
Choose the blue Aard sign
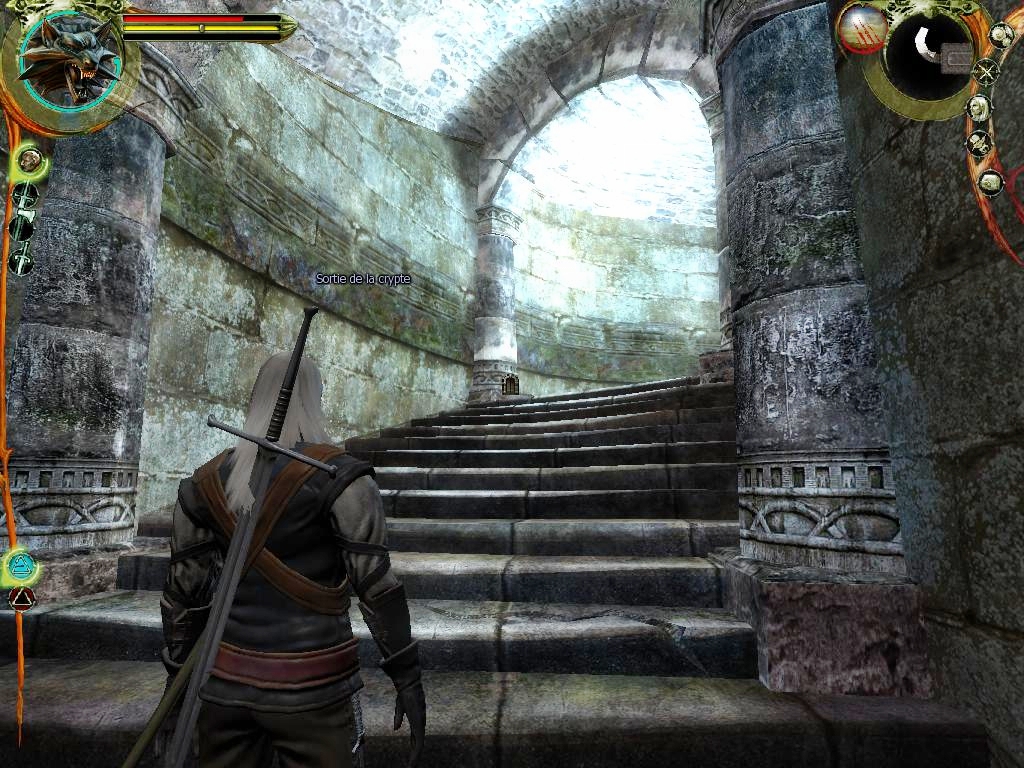pyautogui.click(x=20, y=568)
